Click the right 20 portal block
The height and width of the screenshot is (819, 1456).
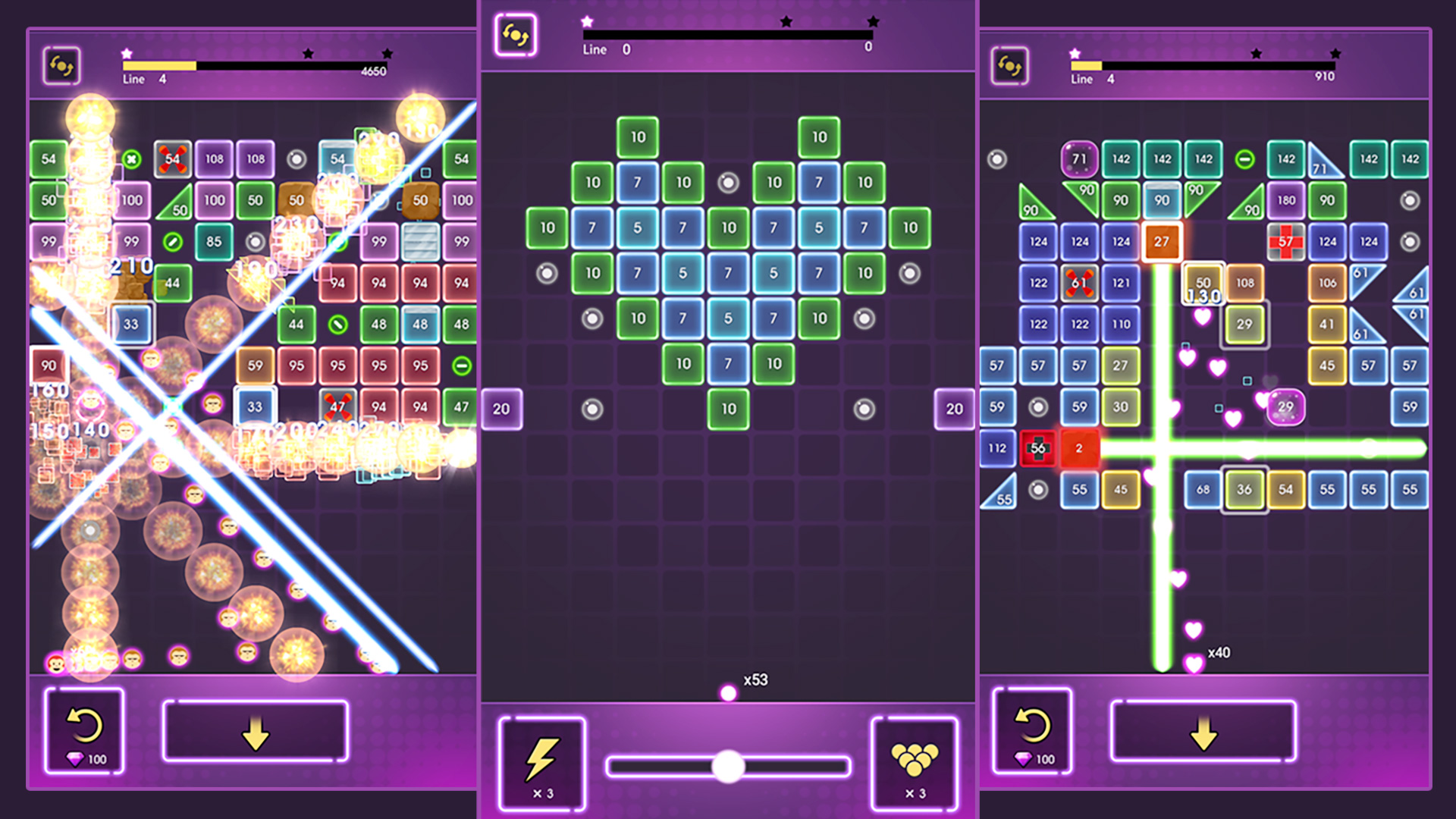955,408
